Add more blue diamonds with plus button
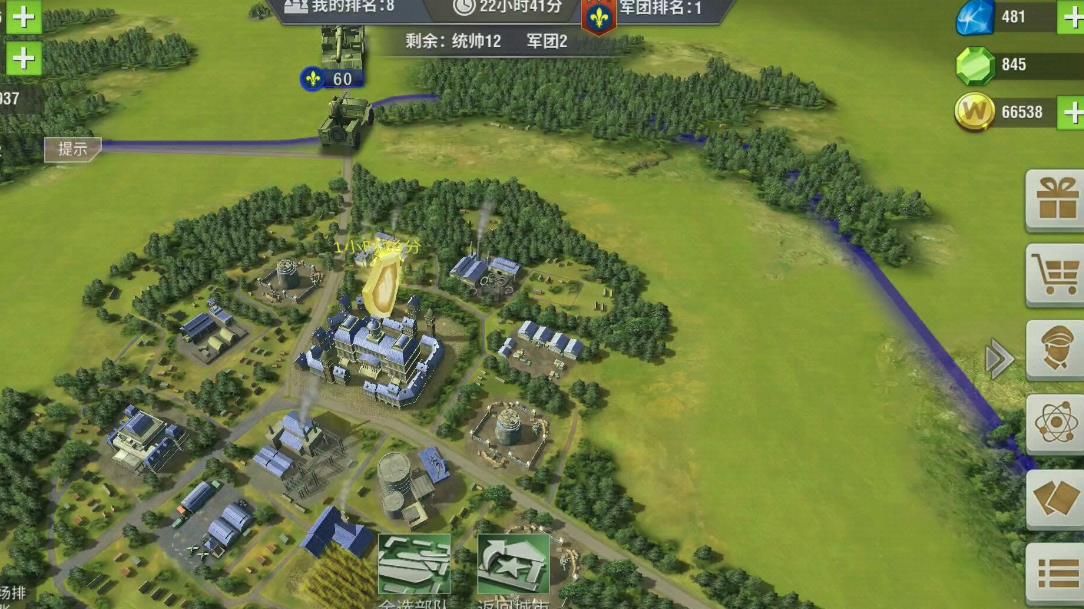 click(1070, 17)
